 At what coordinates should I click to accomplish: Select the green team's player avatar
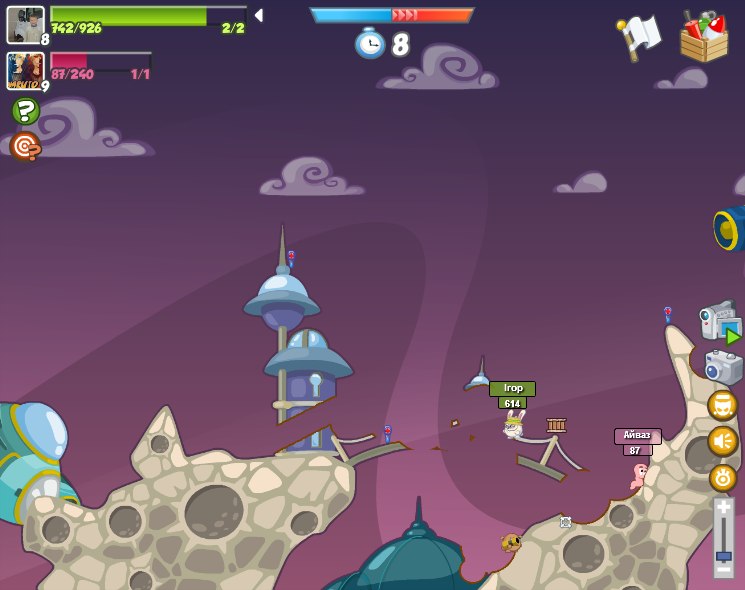(x=25, y=25)
